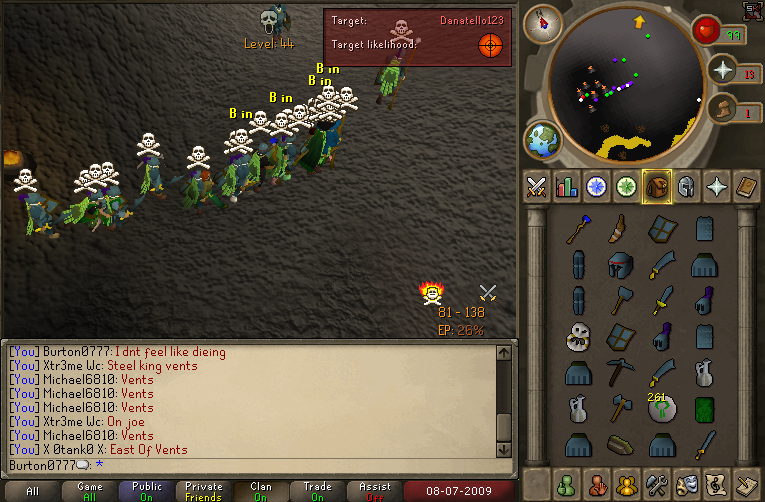Open the Friends List tab
The image size is (765, 502).
[567, 484]
